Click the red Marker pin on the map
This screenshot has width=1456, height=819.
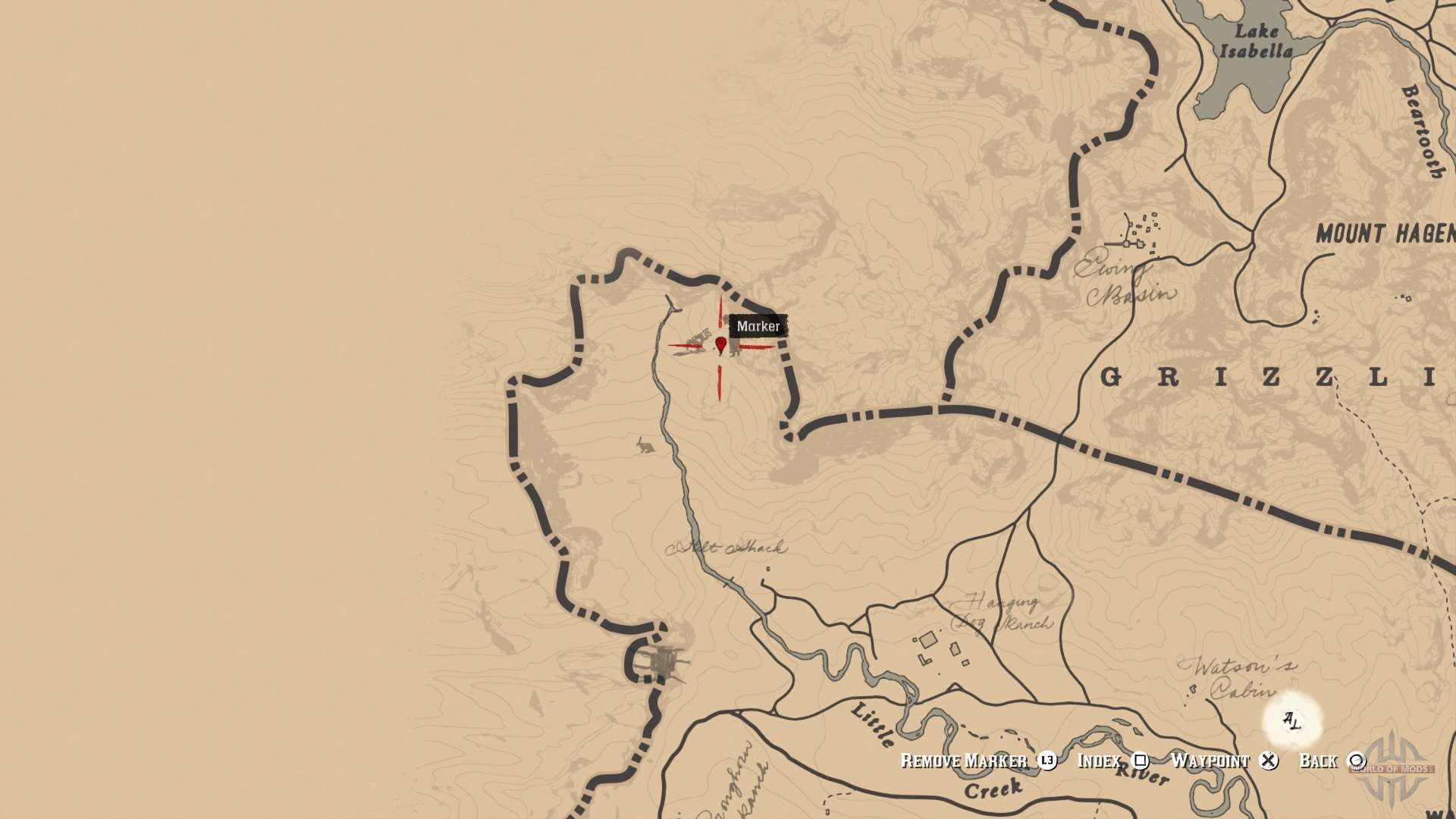[720, 345]
